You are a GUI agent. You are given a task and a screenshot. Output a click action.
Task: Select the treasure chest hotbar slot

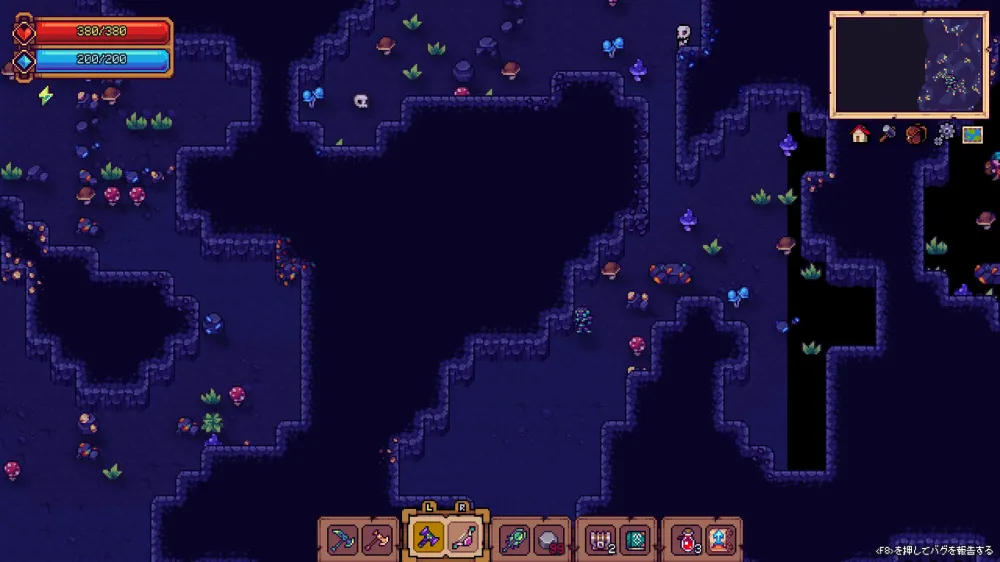pos(599,540)
